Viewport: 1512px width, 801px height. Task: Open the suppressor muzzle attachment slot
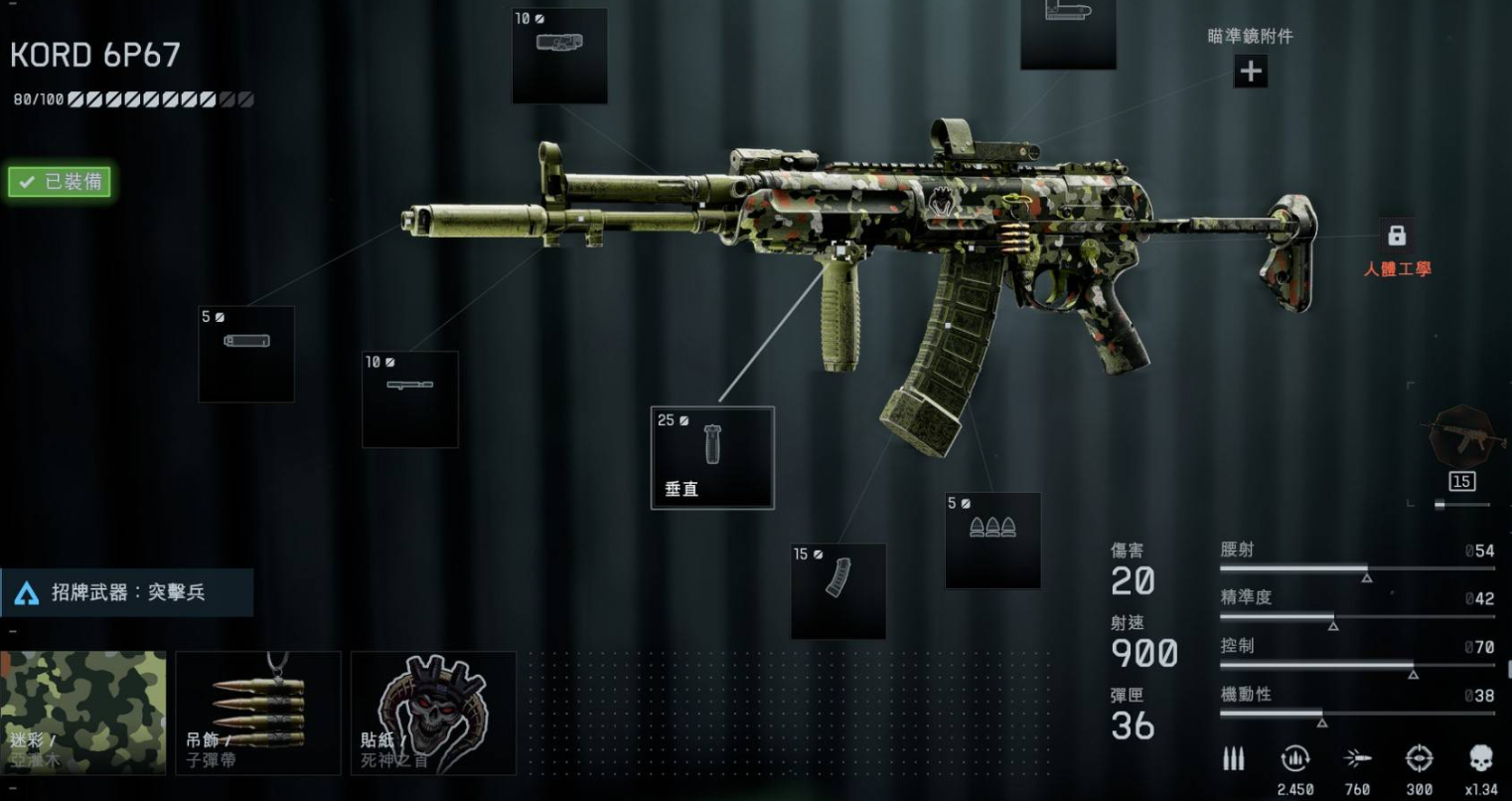[246, 354]
